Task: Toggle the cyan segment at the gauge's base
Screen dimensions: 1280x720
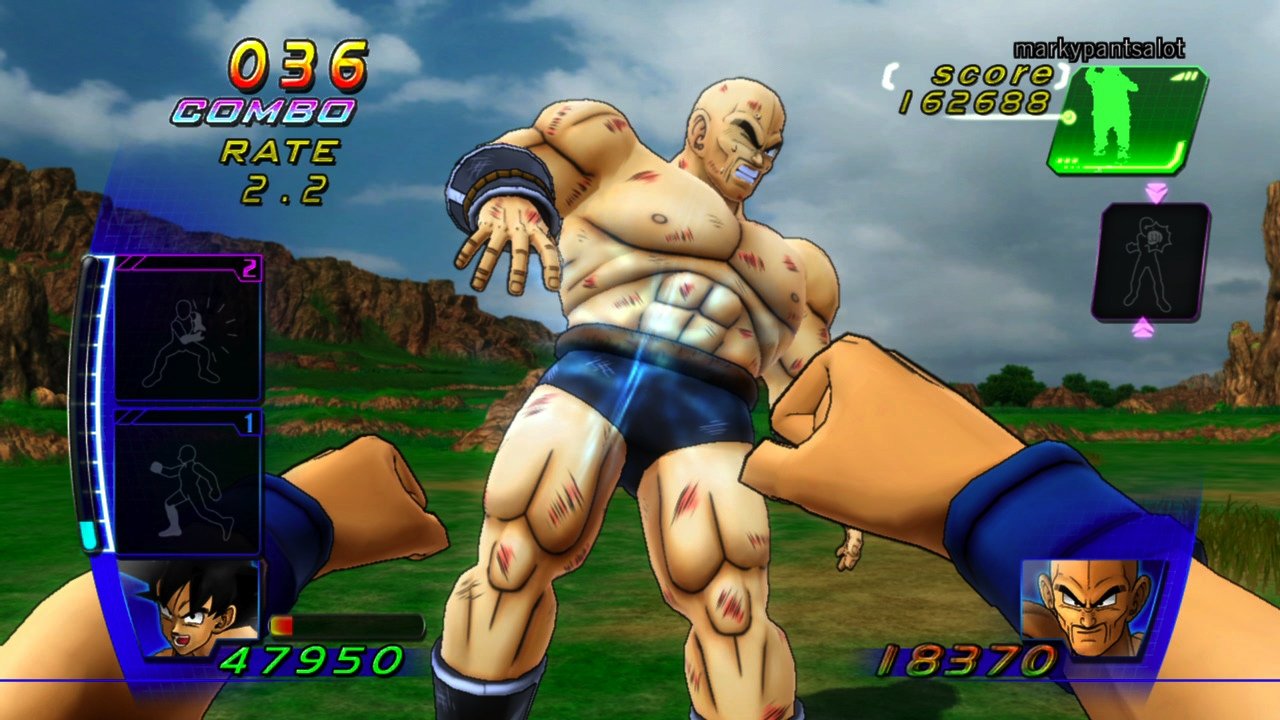Action: pyautogui.click(x=90, y=533)
